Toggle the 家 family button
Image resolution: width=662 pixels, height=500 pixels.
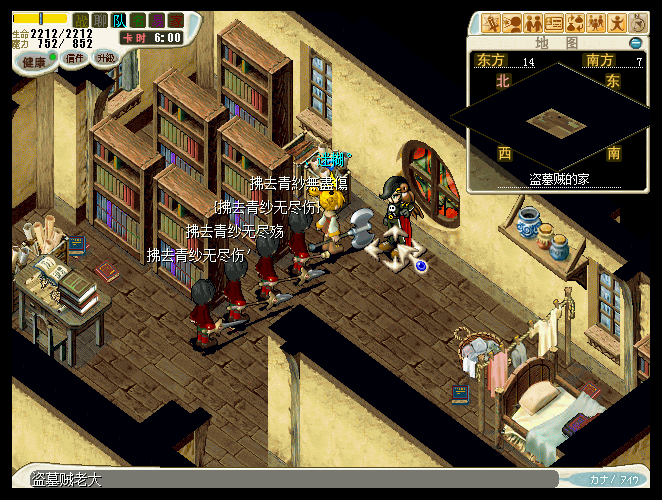[x=176, y=20]
